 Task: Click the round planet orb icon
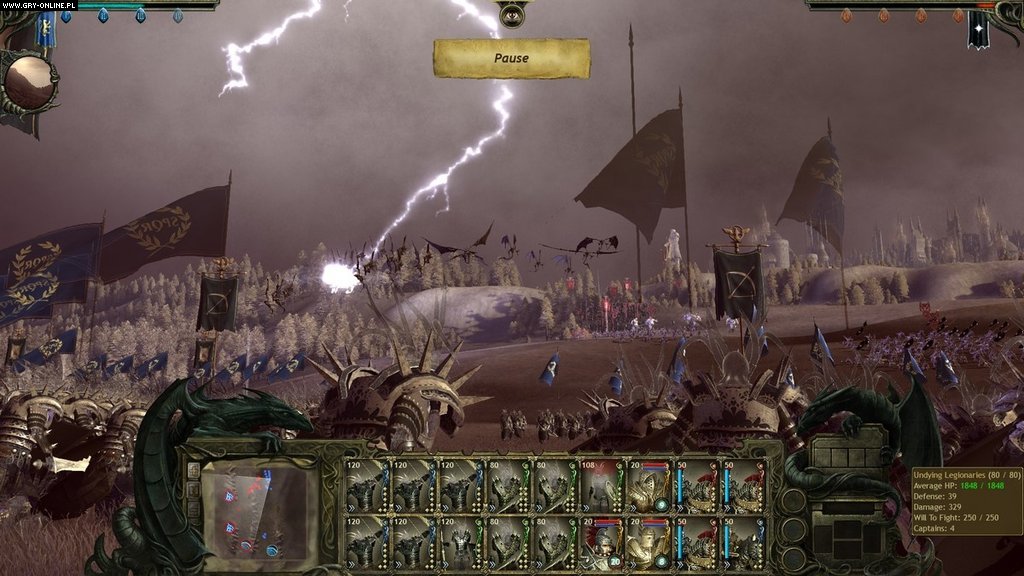[30, 82]
